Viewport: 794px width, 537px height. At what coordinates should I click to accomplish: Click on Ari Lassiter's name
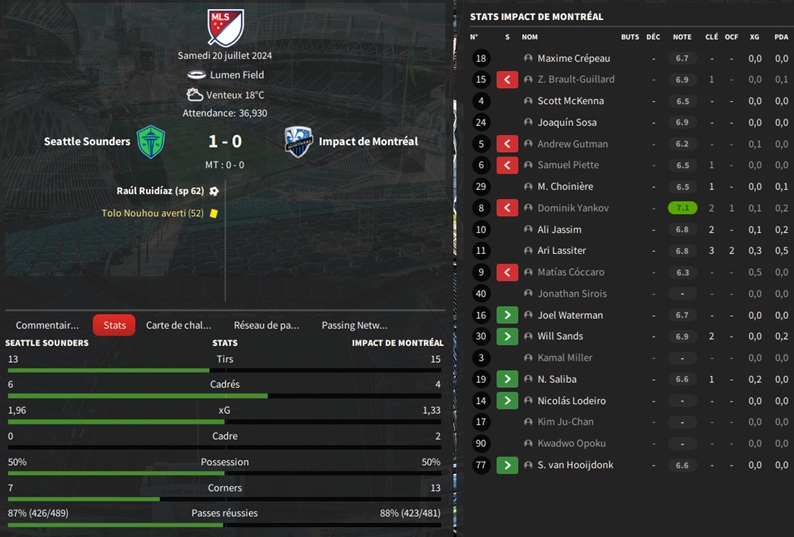562,251
